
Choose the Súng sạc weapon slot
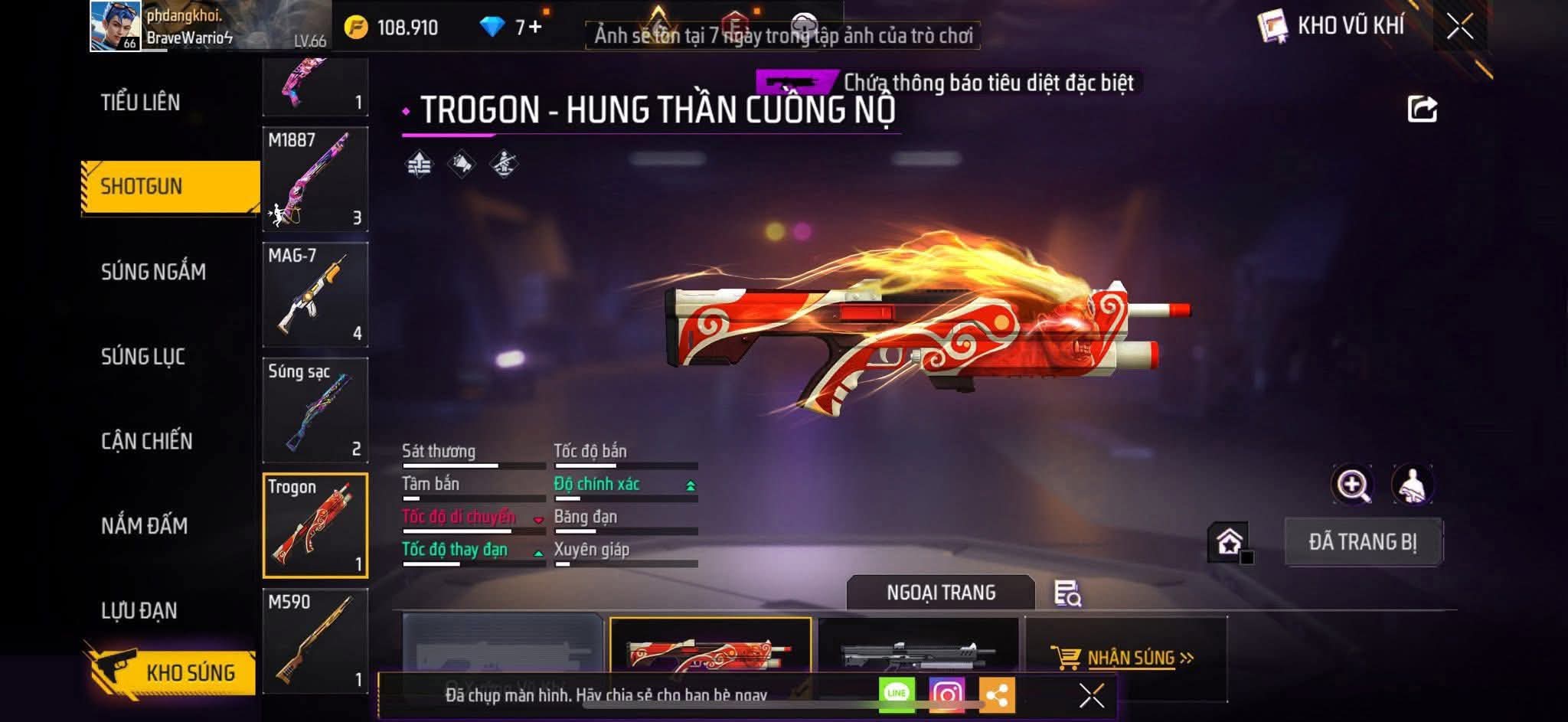click(x=315, y=410)
